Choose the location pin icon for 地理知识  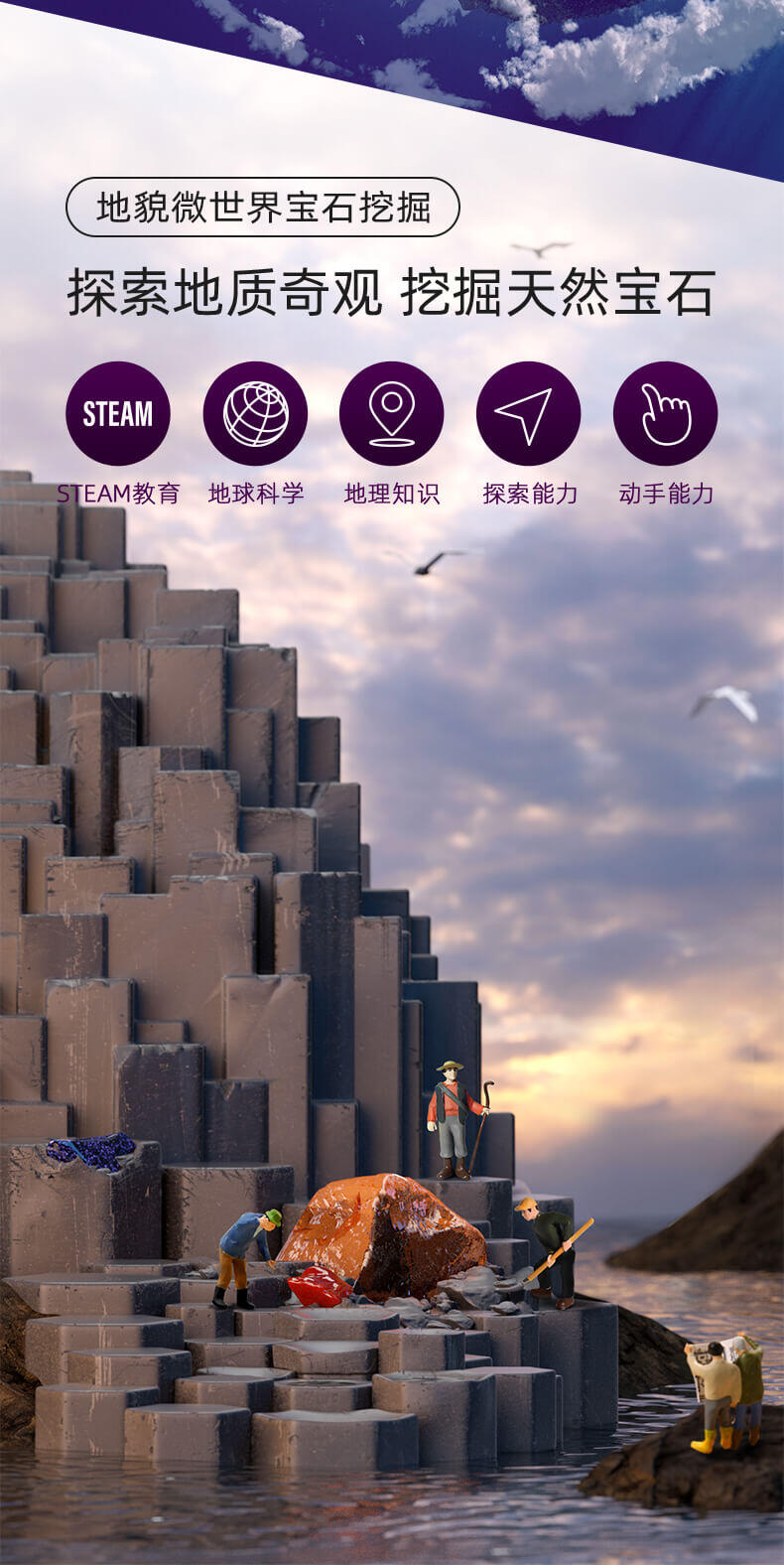coord(392,413)
